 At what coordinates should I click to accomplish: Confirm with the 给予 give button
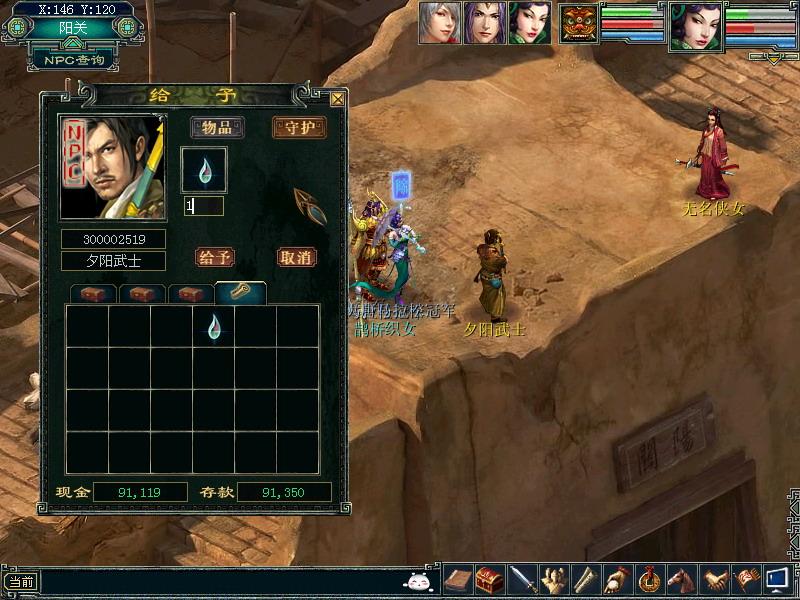coord(215,257)
